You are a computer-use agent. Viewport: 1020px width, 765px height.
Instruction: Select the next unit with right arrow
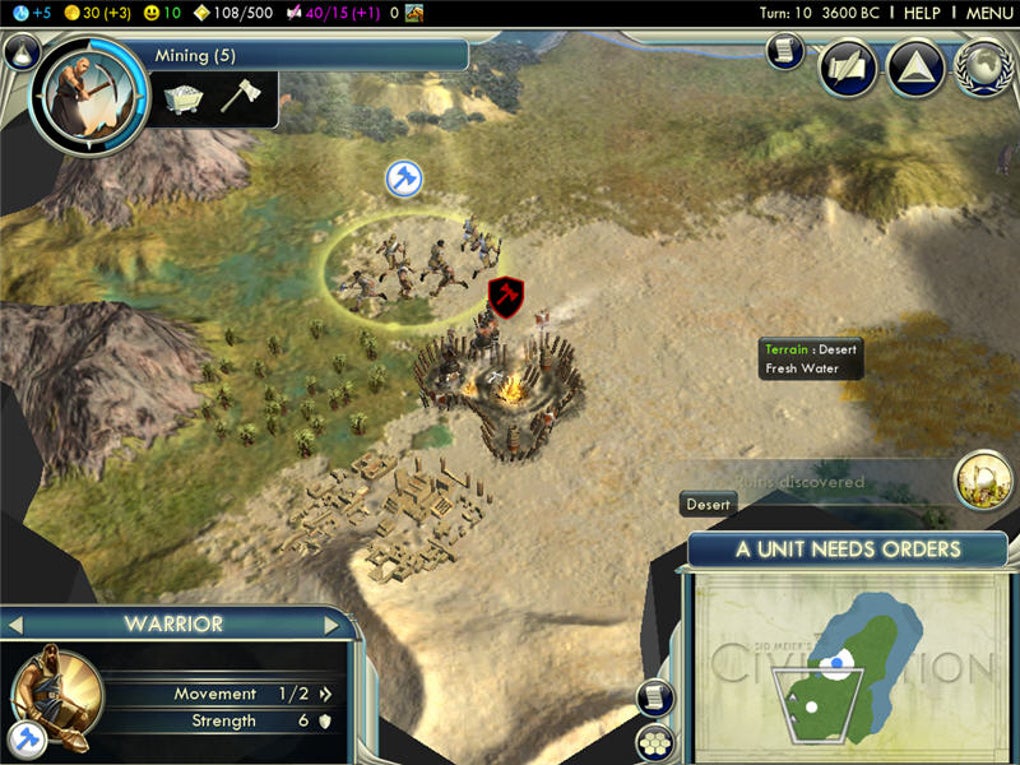332,625
